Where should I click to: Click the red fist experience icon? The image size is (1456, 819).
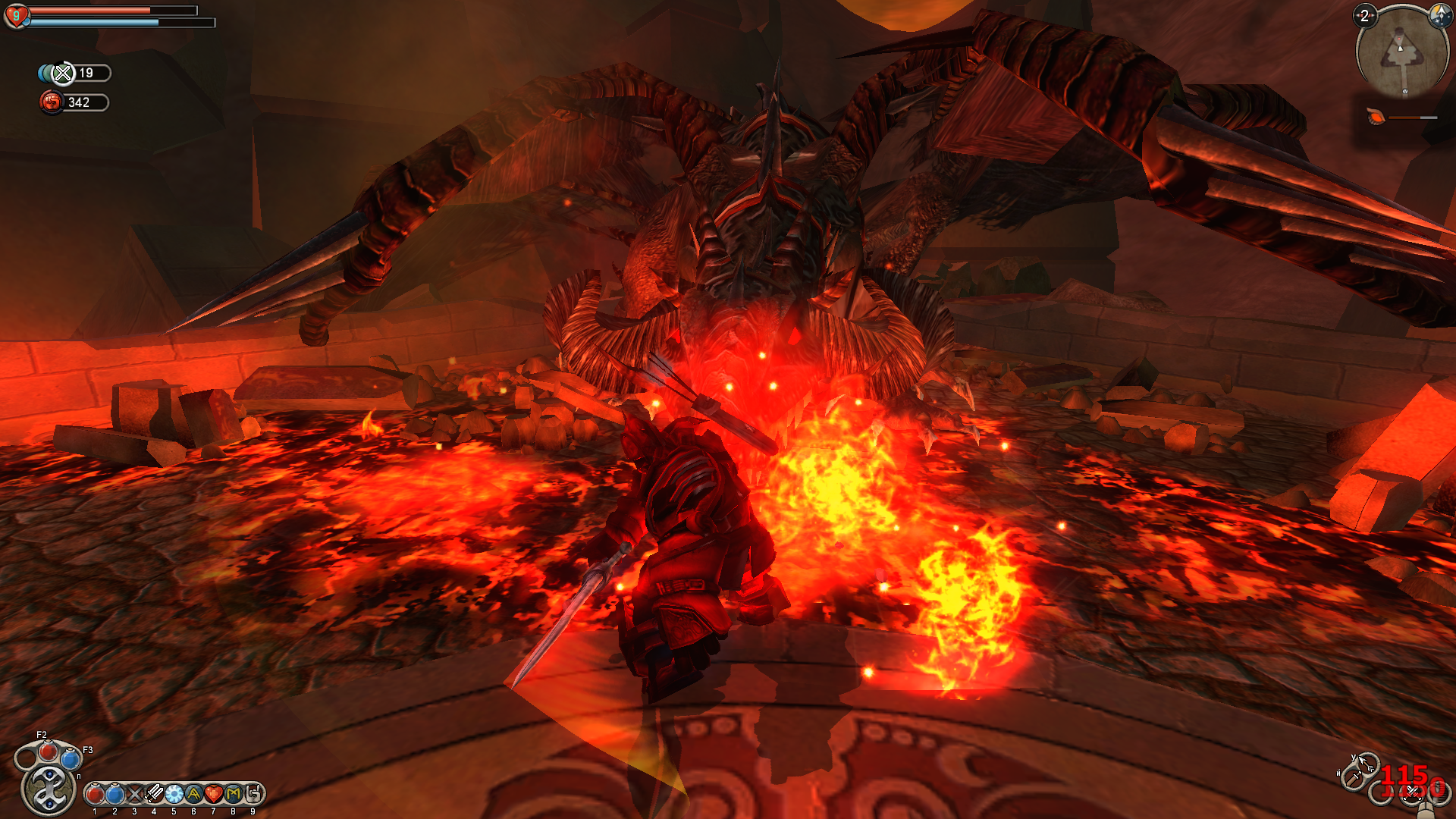[x=52, y=102]
